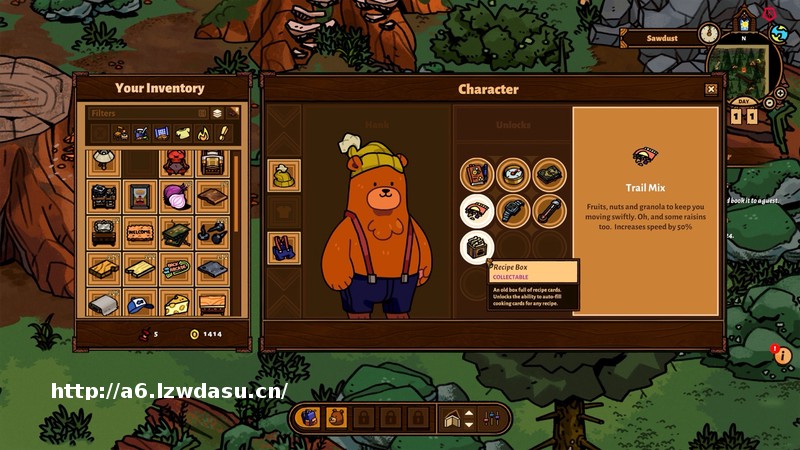Open the orange info button
This screenshot has height=450, width=800.
pos(782,355)
